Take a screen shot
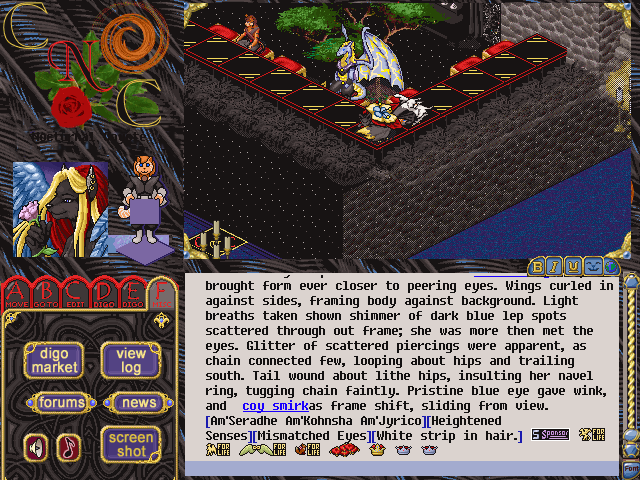This screenshot has width=640, height=480. pos(131,444)
